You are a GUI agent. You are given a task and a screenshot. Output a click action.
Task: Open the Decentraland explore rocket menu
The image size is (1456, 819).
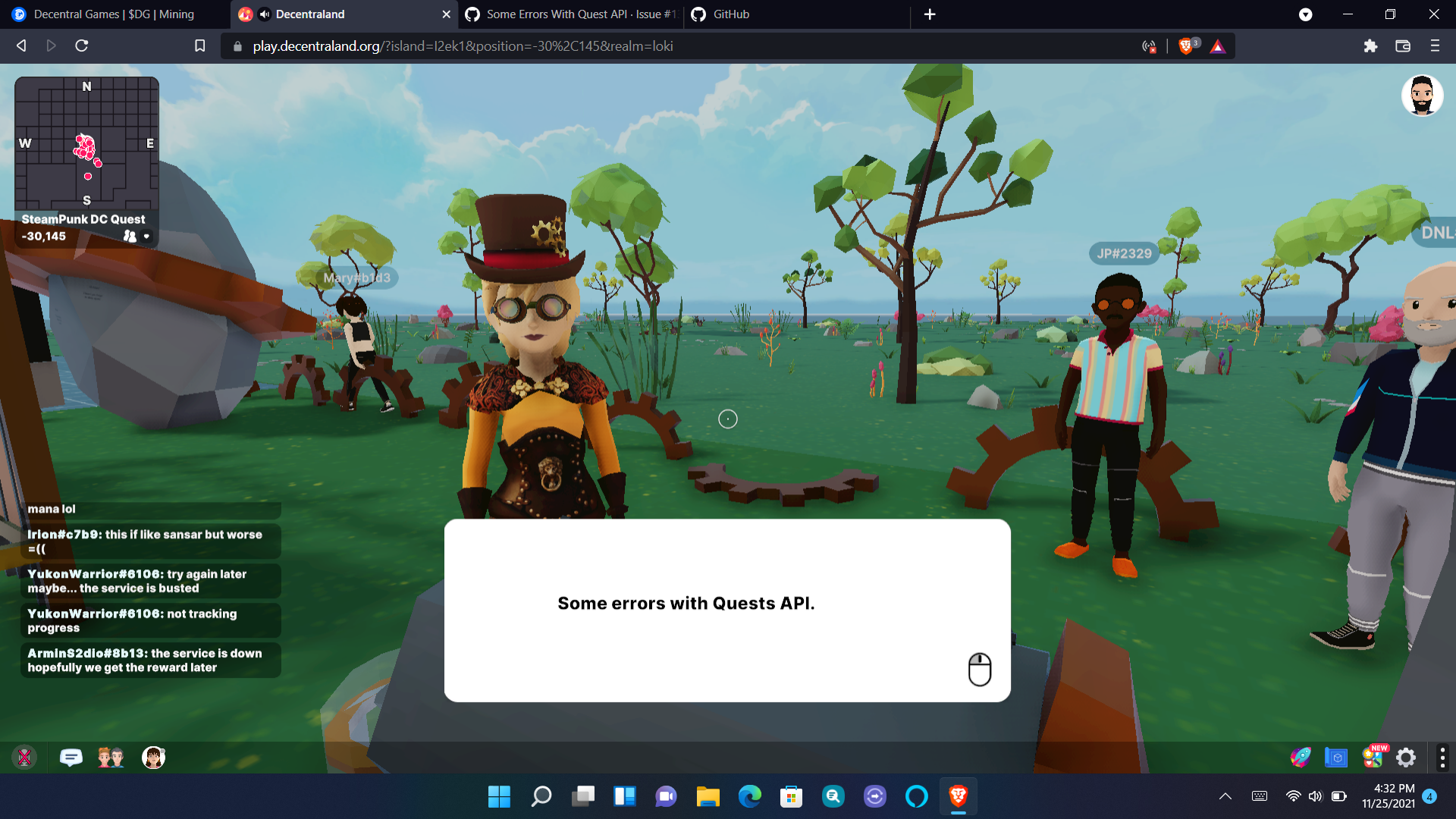[1301, 757]
